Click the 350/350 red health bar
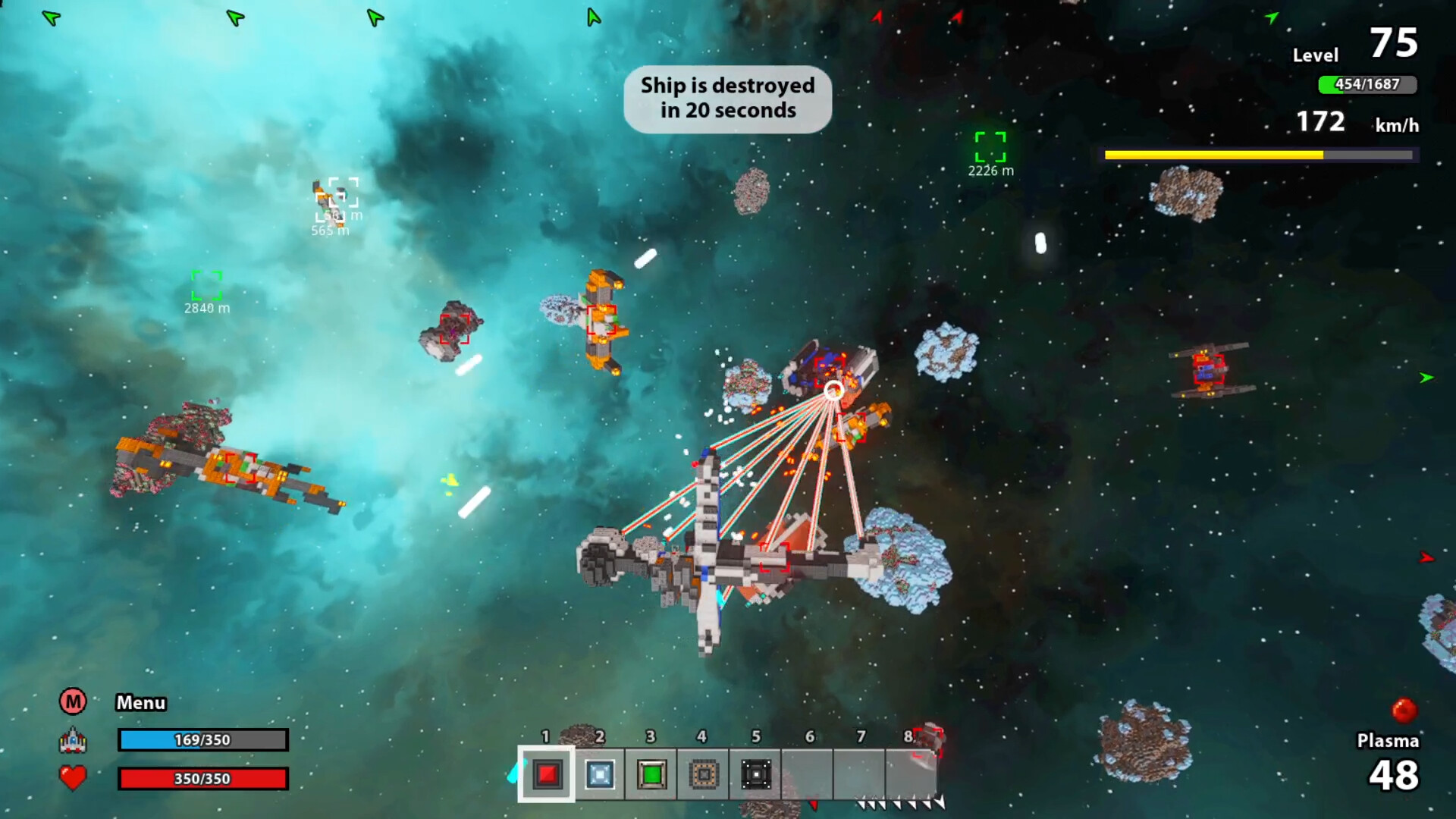The height and width of the screenshot is (819, 1456). [202, 780]
